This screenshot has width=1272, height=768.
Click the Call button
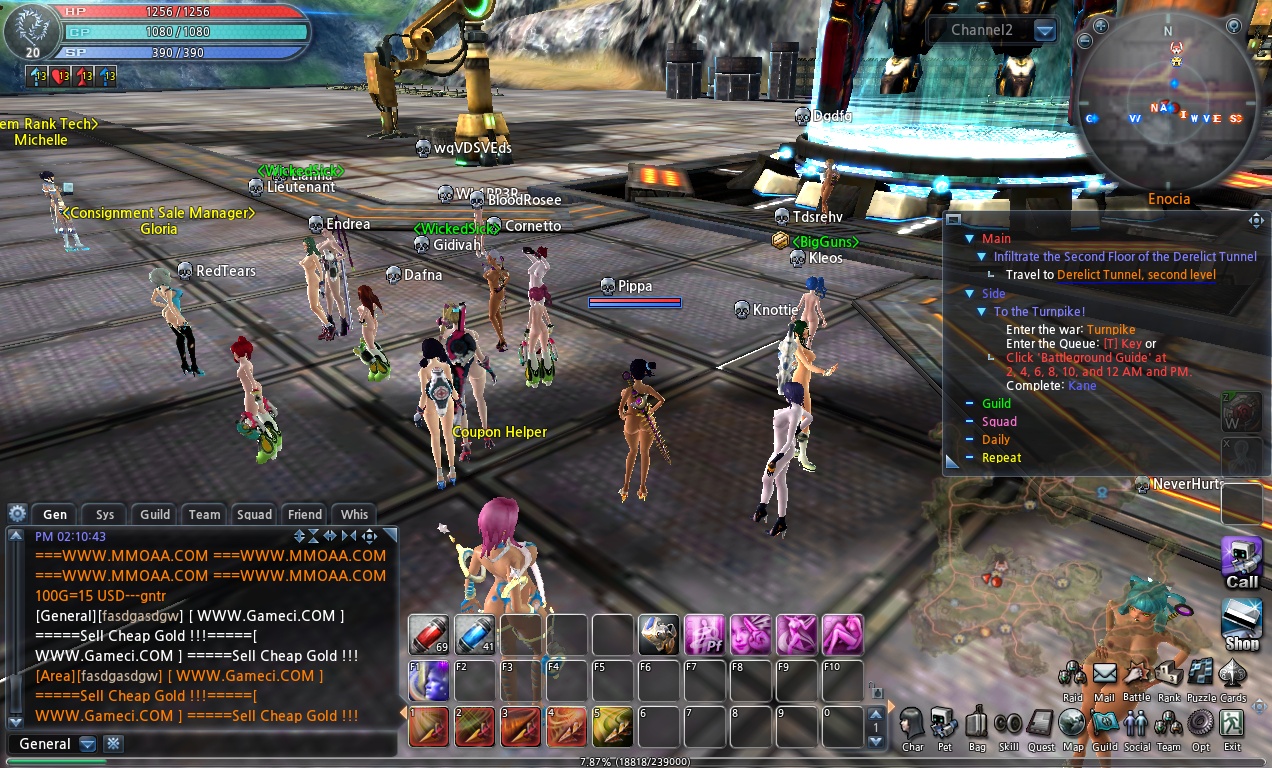tap(1242, 562)
